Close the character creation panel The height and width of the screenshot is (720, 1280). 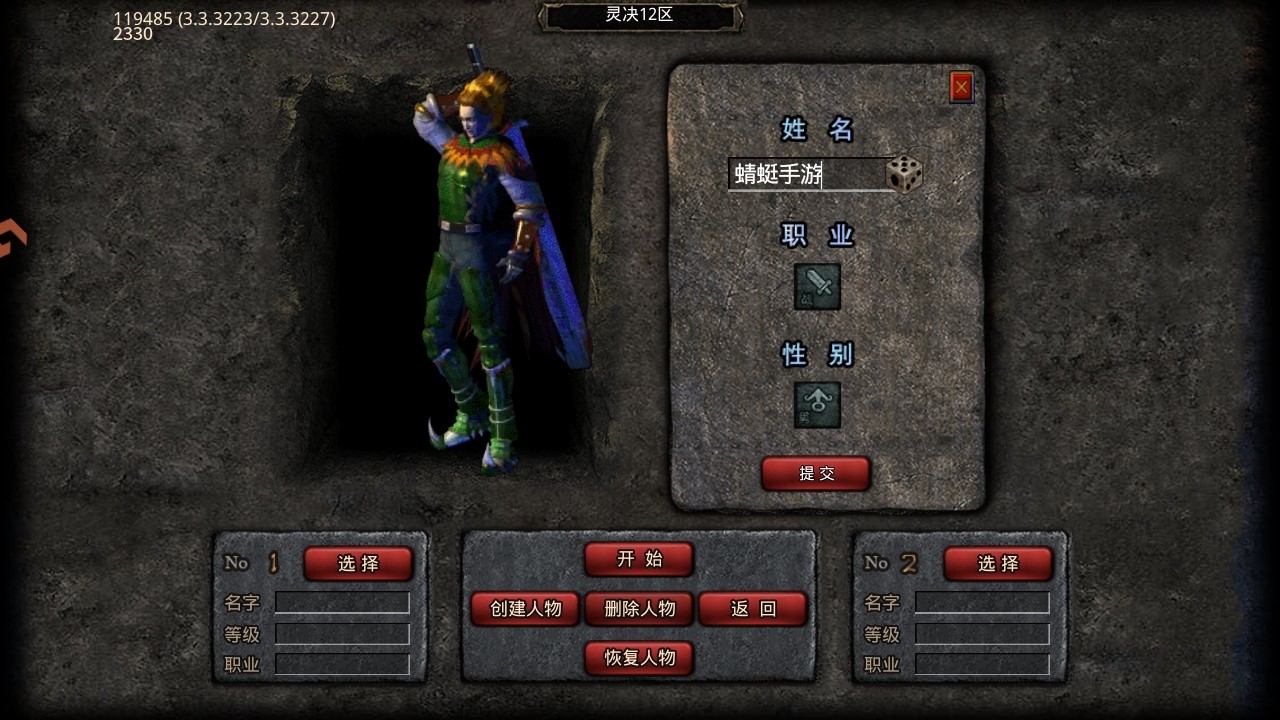961,88
